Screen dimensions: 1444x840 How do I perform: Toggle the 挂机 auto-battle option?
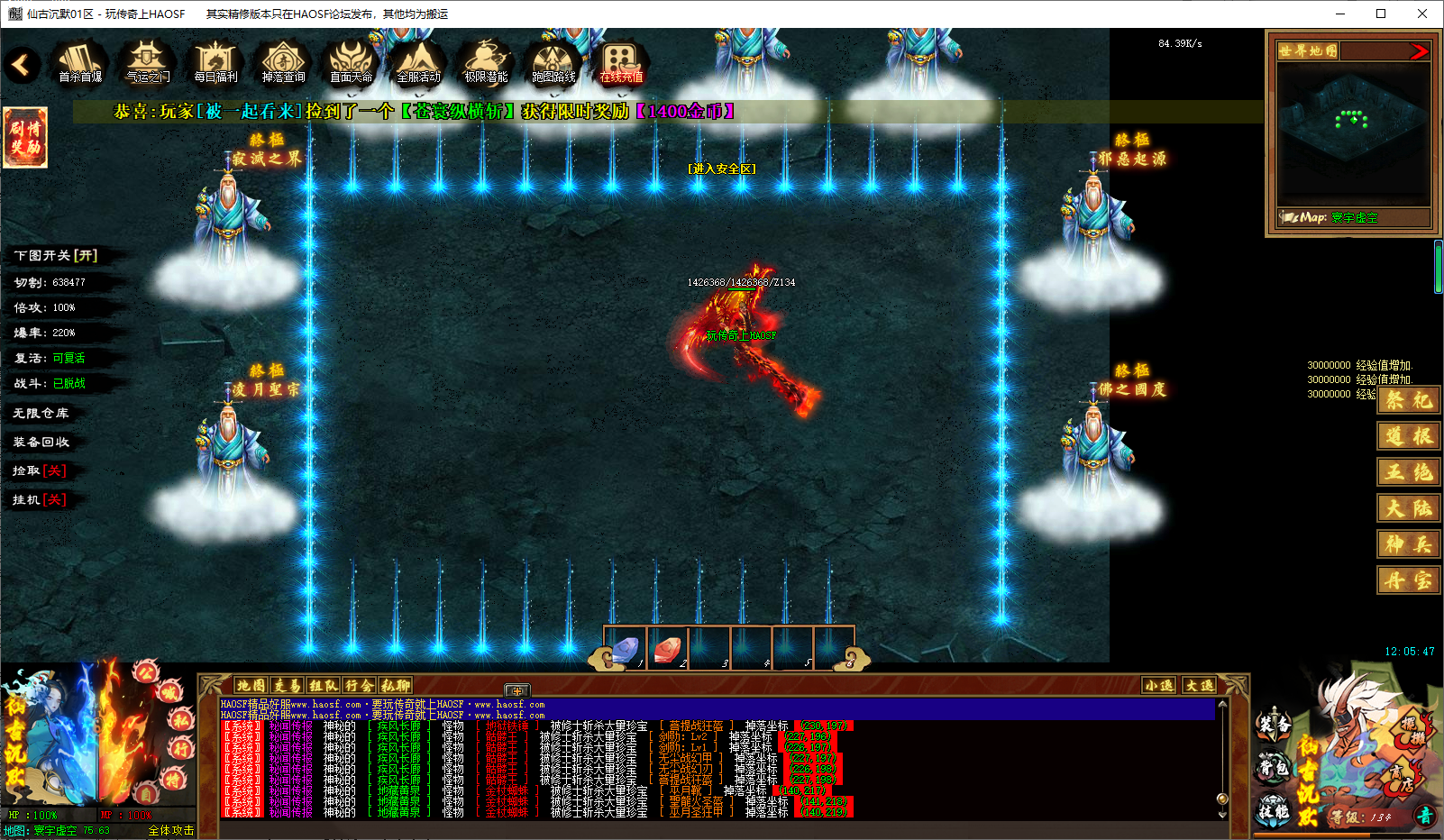40,499
